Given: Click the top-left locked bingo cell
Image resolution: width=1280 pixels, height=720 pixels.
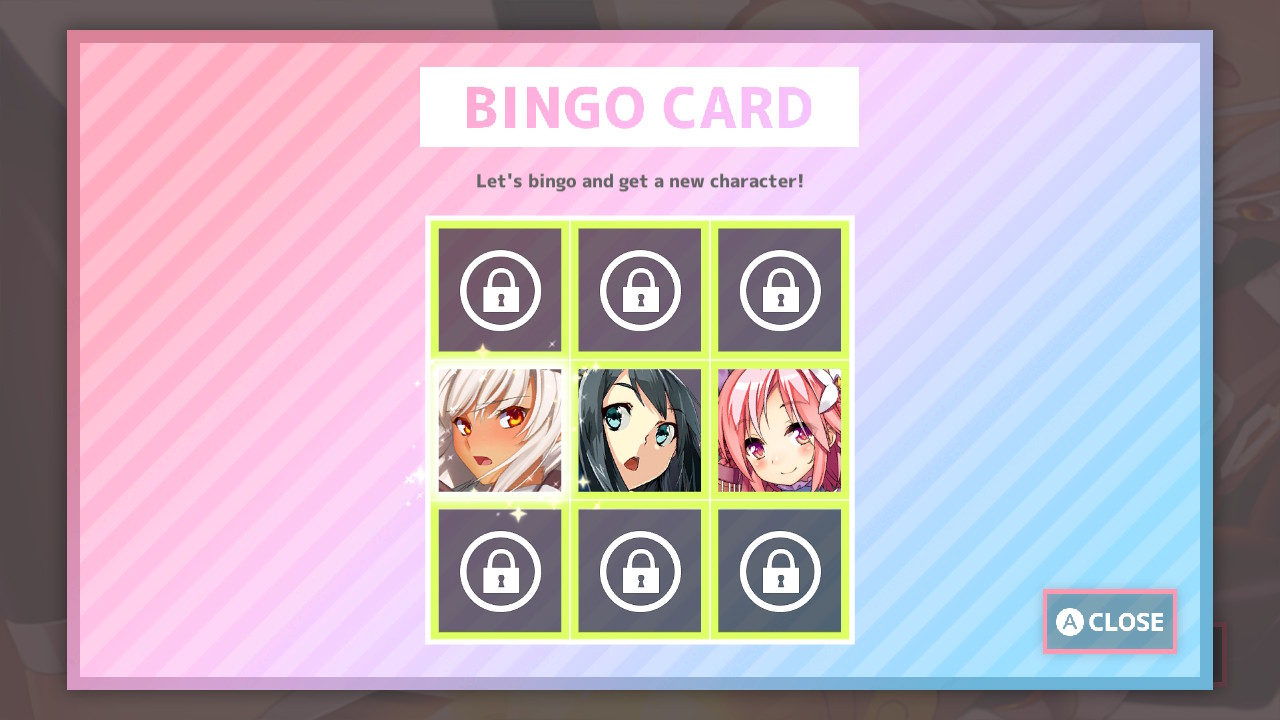Looking at the screenshot, I should click(x=499, y=289).
